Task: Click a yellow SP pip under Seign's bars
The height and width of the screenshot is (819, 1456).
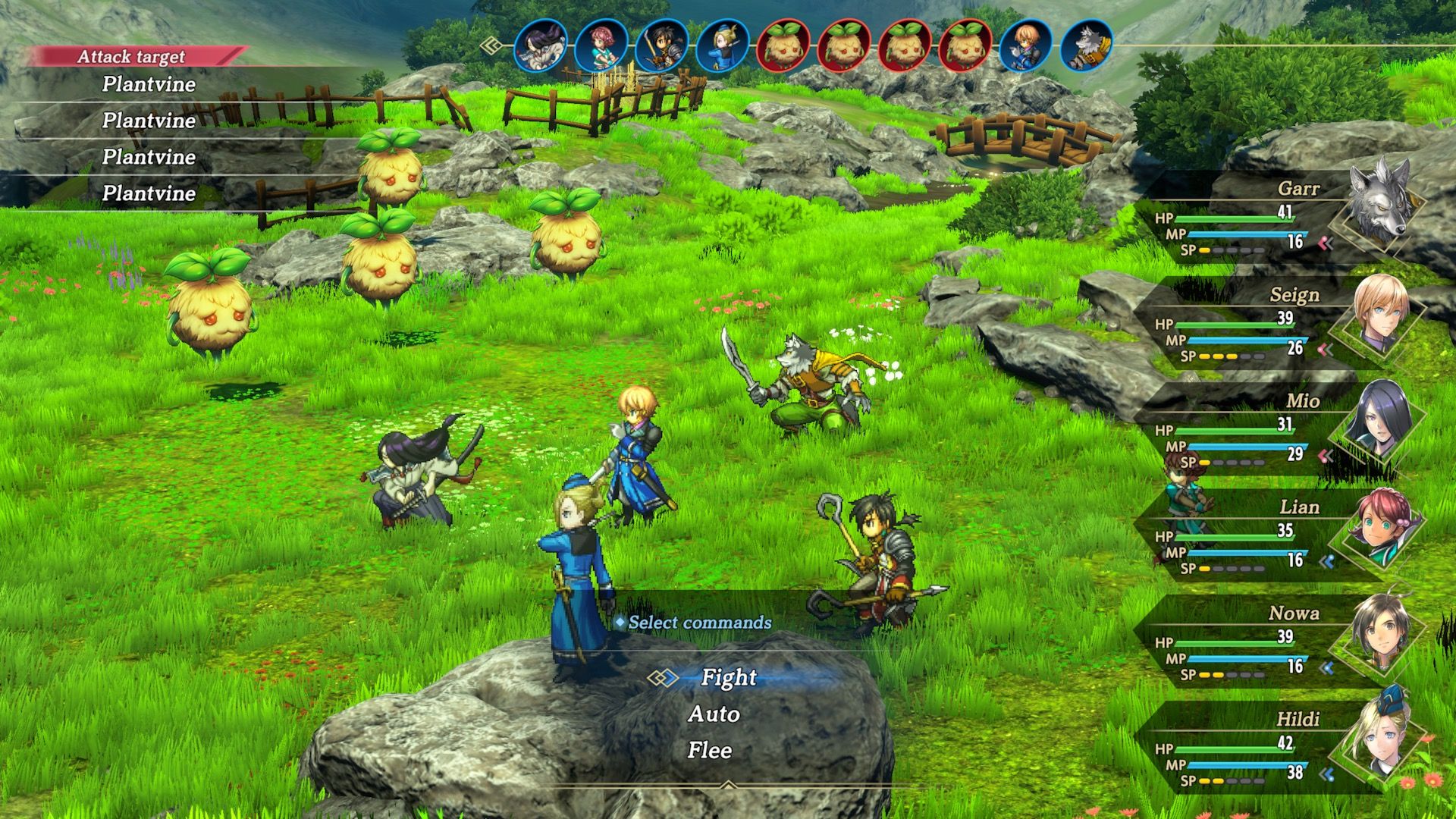Action: [1206, 356]
